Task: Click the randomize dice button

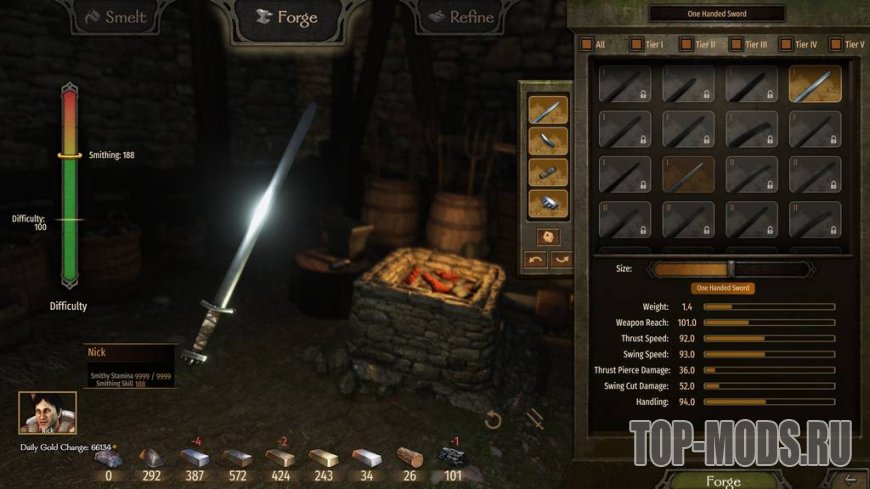Action: click(548, 237)
